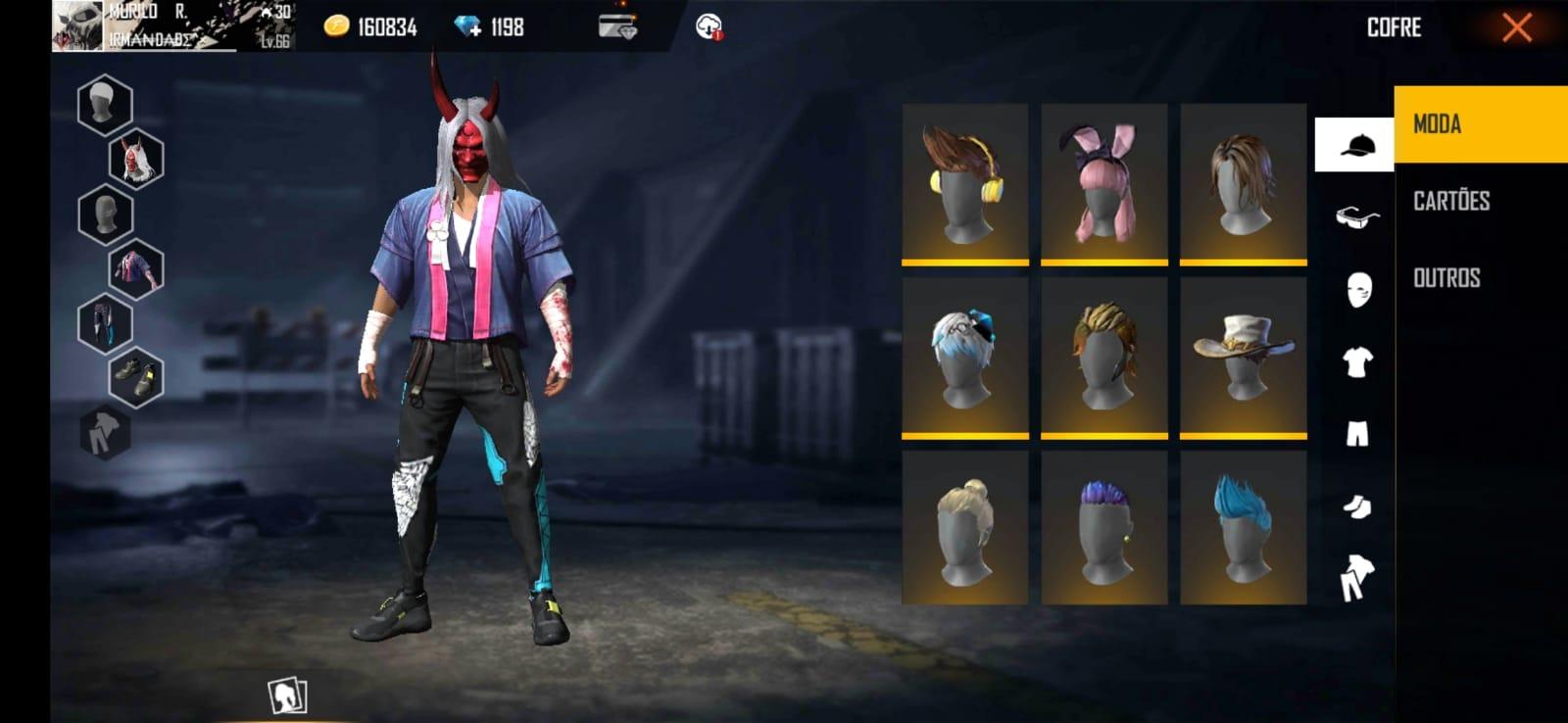Click the equipped red oni mask slot
Image resolution: width=1568 pixels, height=723 pixels.
(x=135, y=159)
